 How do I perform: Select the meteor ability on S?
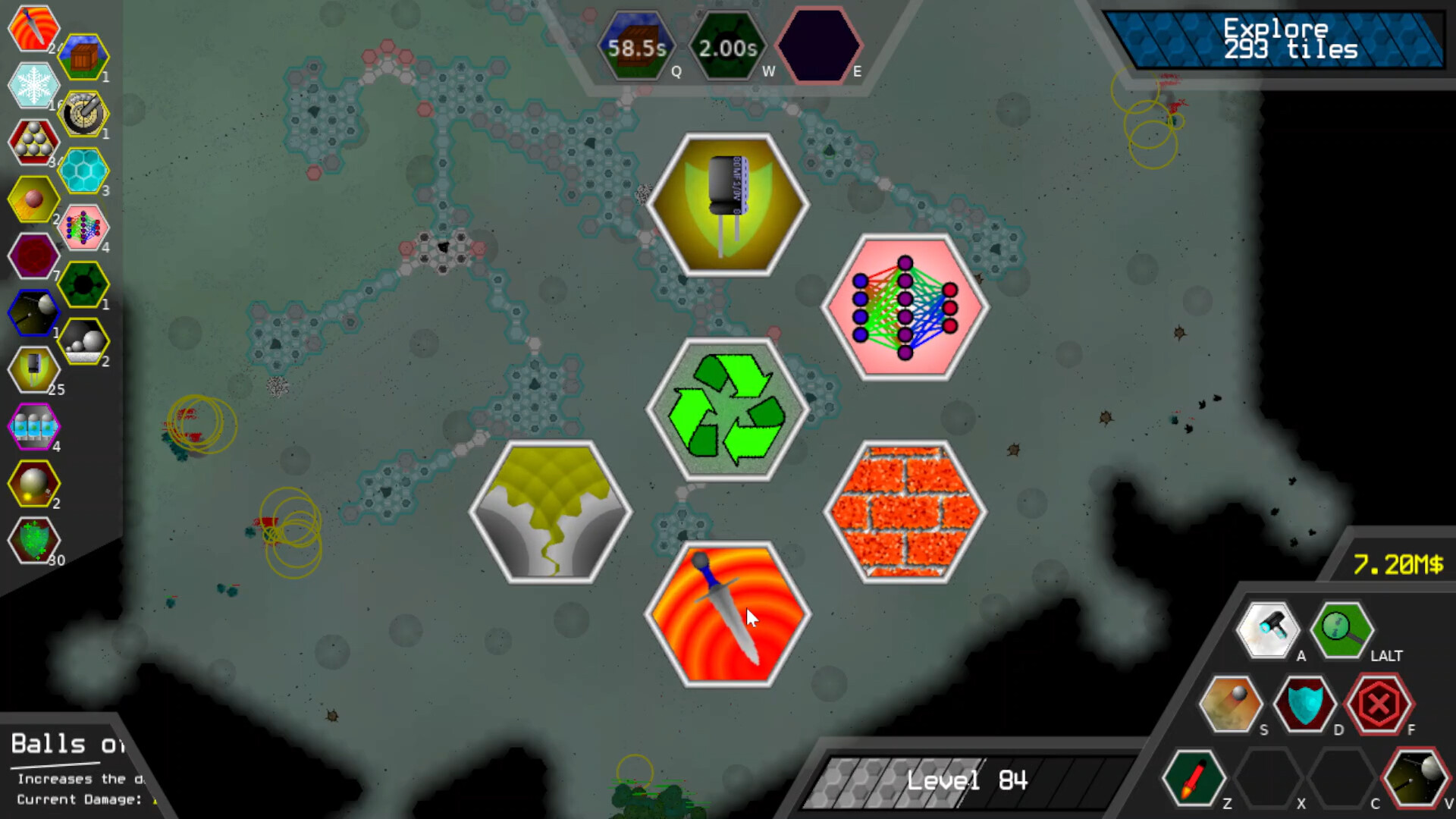(1230, 704)
